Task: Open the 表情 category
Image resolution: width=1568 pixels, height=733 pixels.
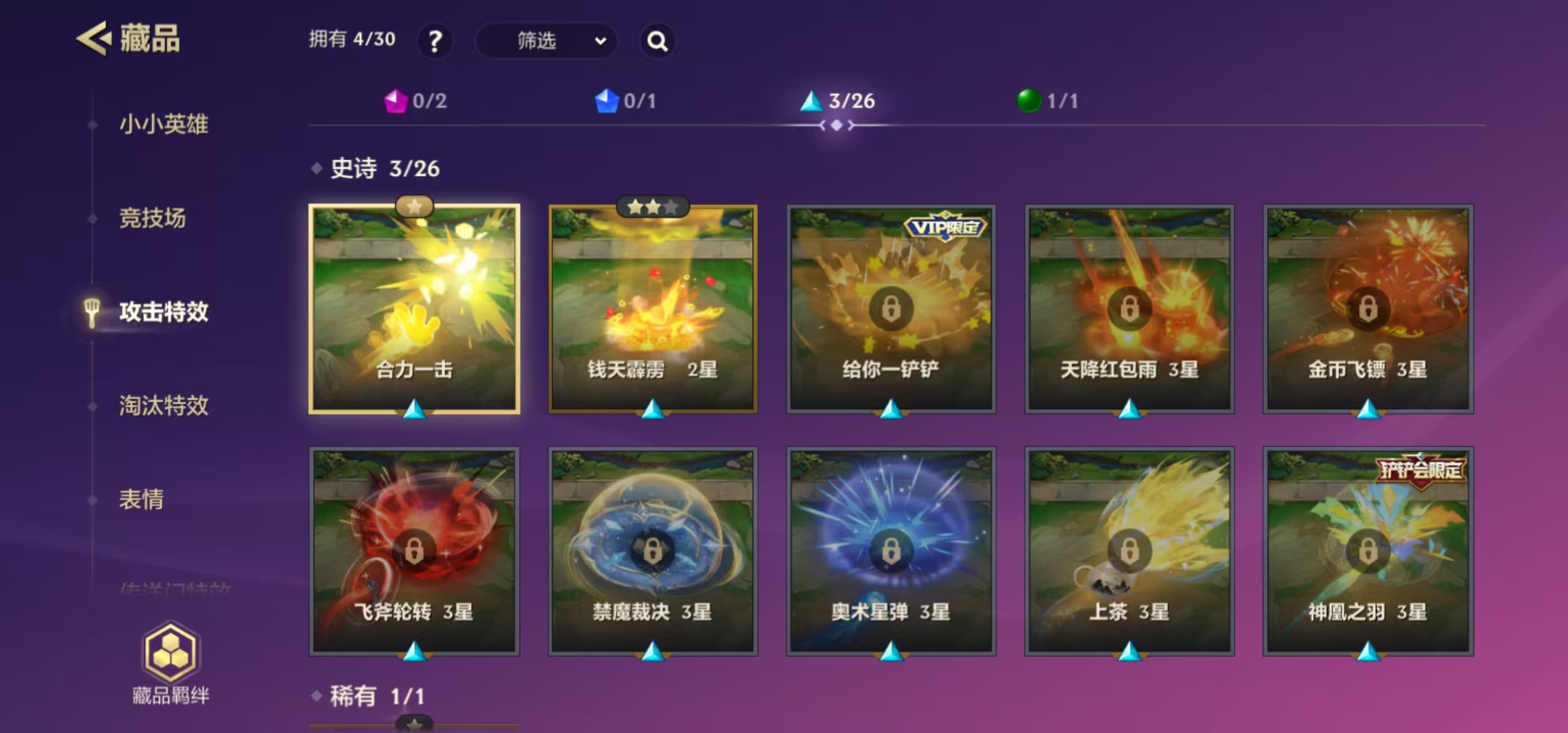Action: 141,499
